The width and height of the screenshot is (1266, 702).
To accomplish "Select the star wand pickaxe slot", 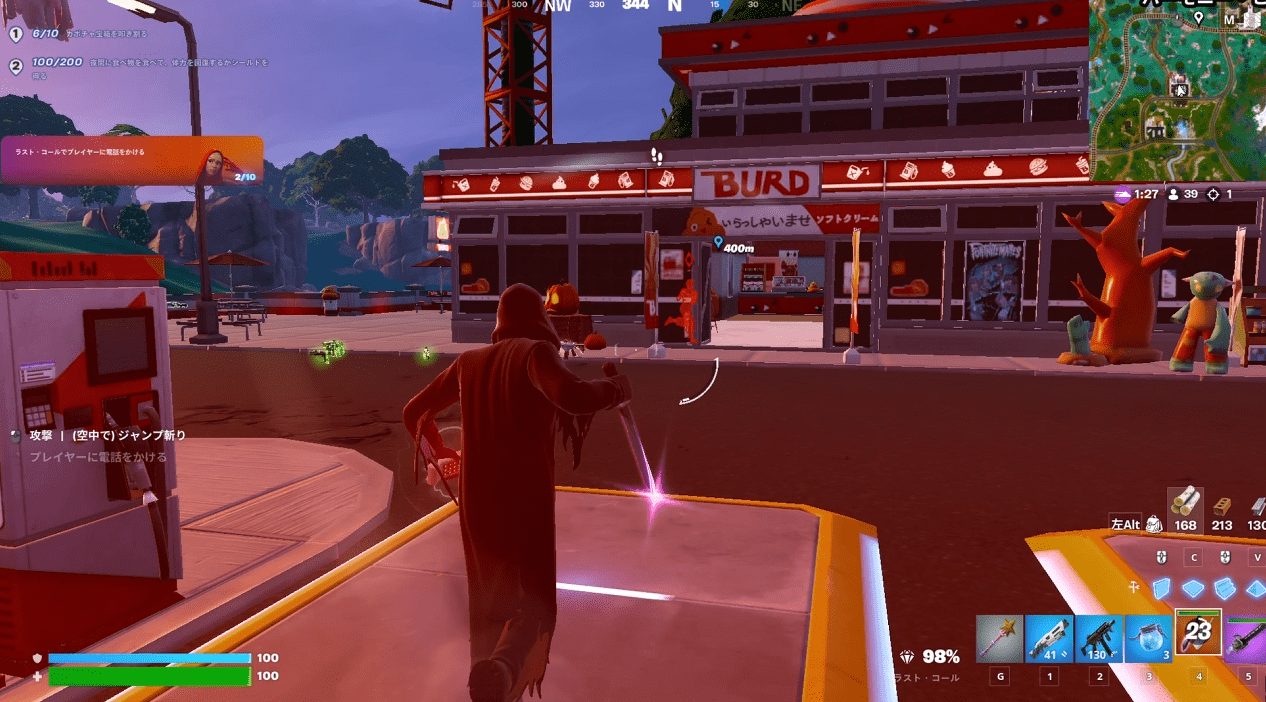I will [999, 639].
